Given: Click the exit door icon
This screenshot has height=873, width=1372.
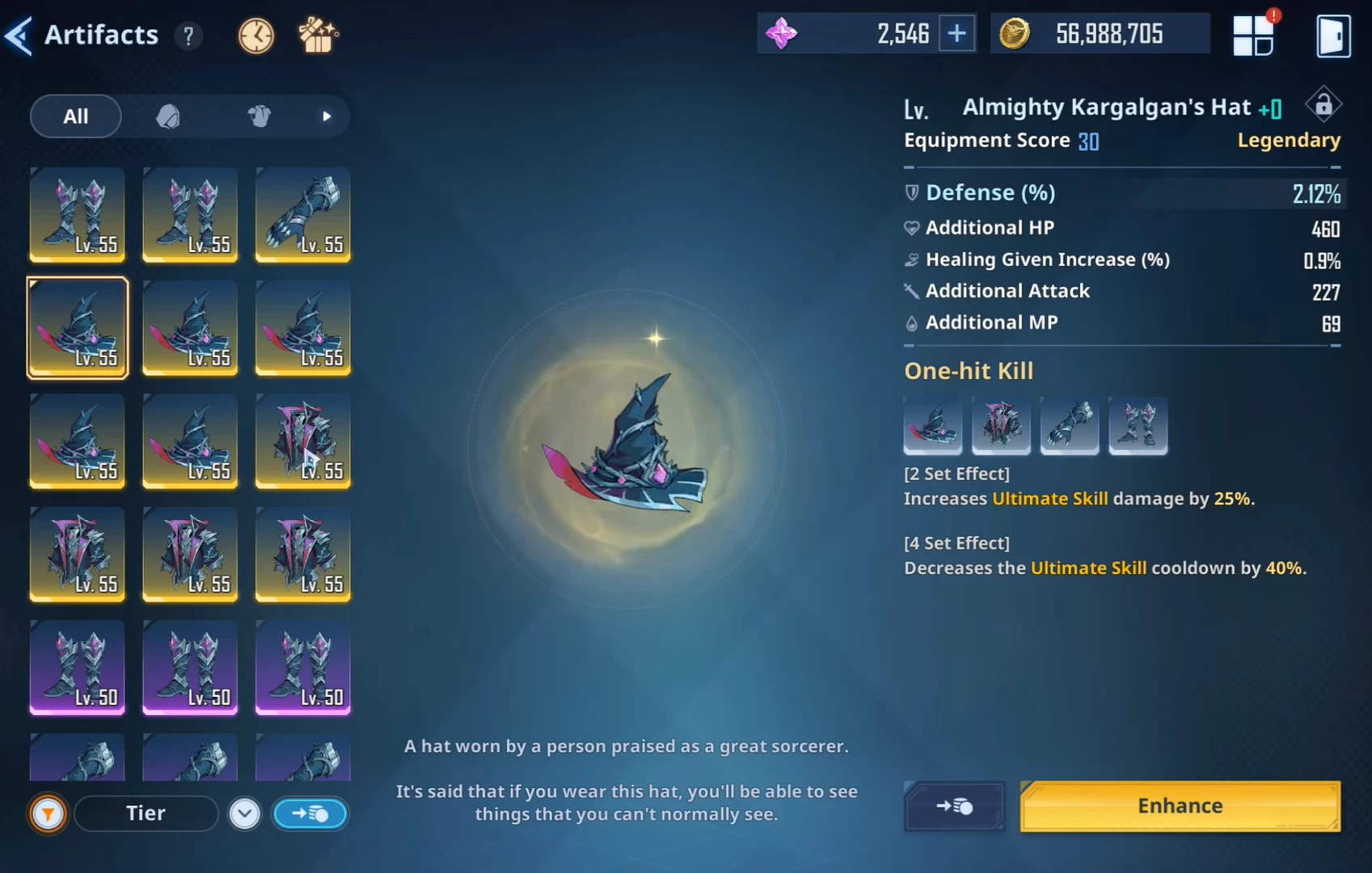Looking at the screenshot, I should [1332, 36].
